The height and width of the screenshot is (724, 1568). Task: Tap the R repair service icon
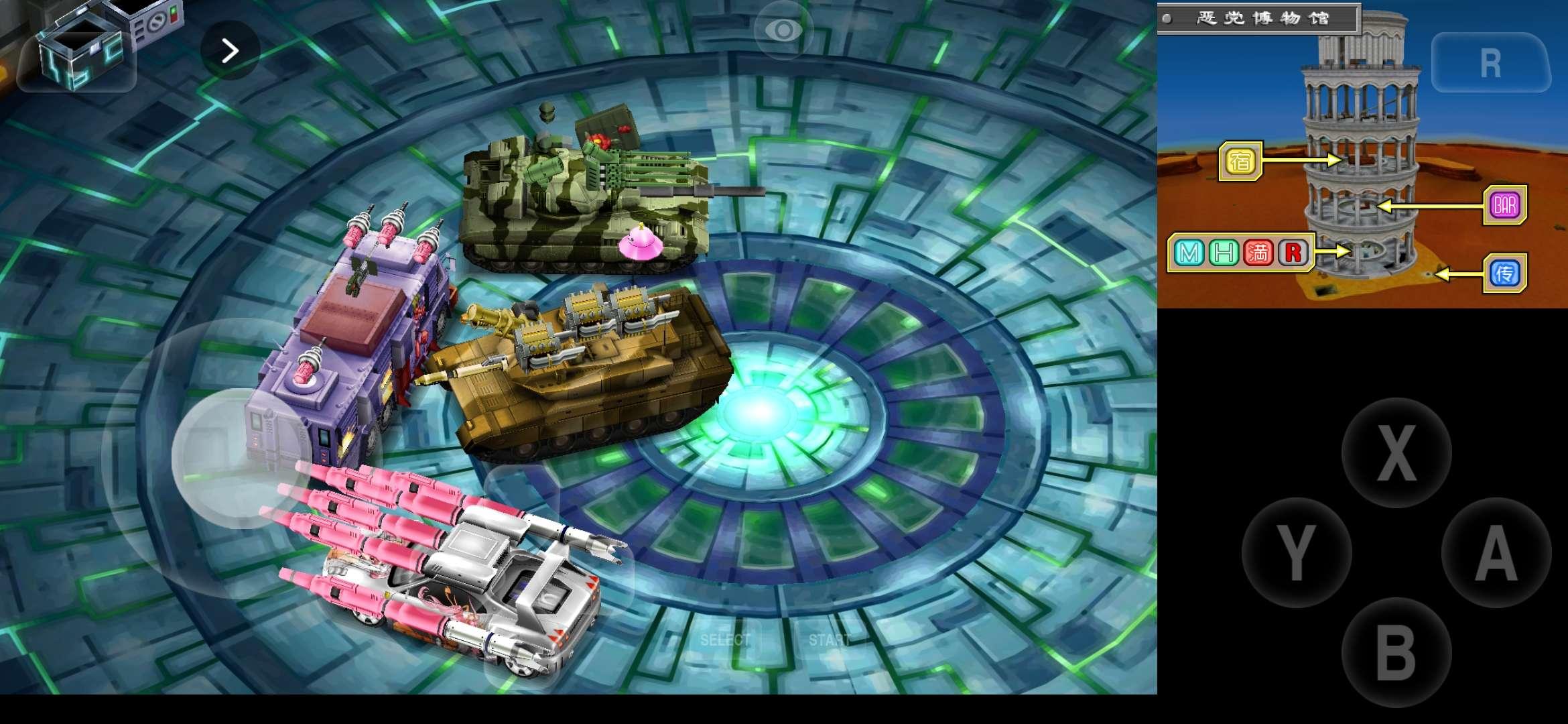tap(1295, 253)
